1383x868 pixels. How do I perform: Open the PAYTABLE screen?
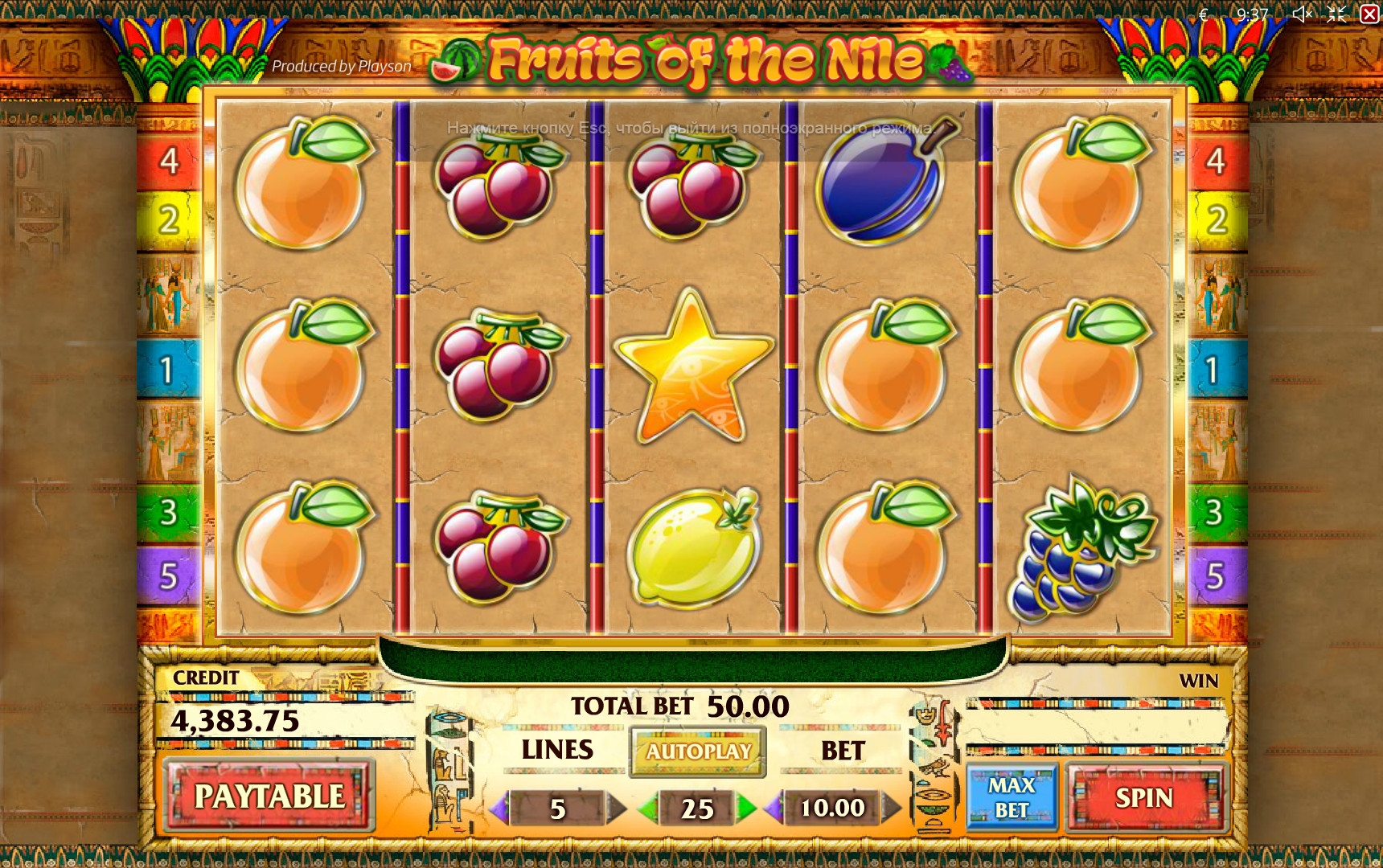(269, 796)
